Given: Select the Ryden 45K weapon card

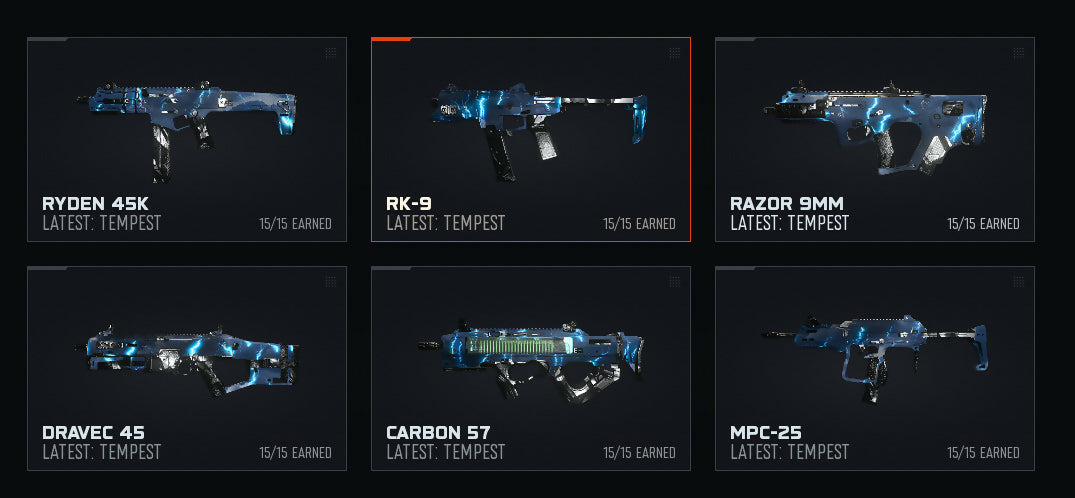Looking at the screenshot, I should (x=187, y=139).
